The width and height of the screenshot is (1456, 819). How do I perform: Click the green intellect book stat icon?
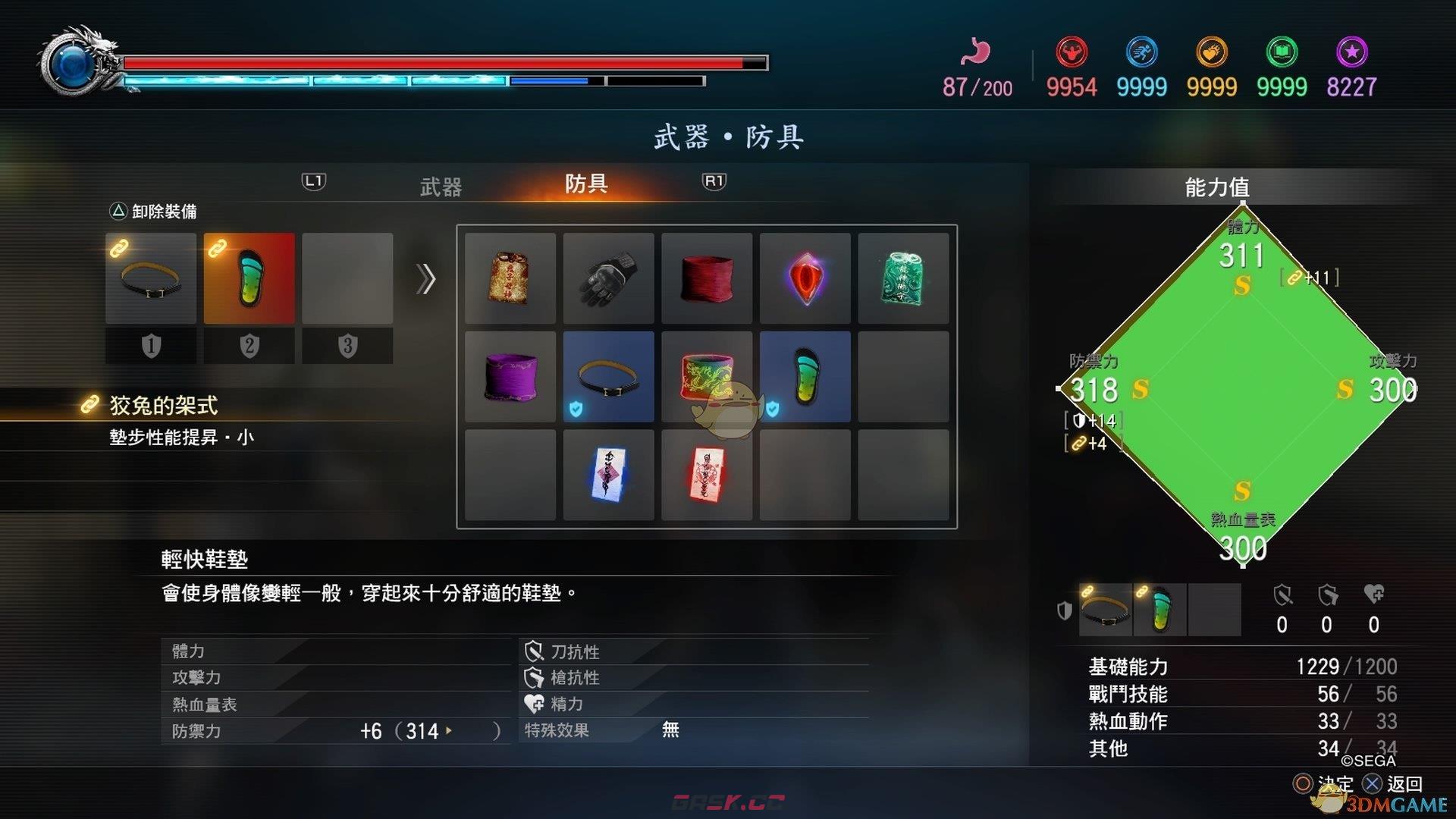(1281, 52)
